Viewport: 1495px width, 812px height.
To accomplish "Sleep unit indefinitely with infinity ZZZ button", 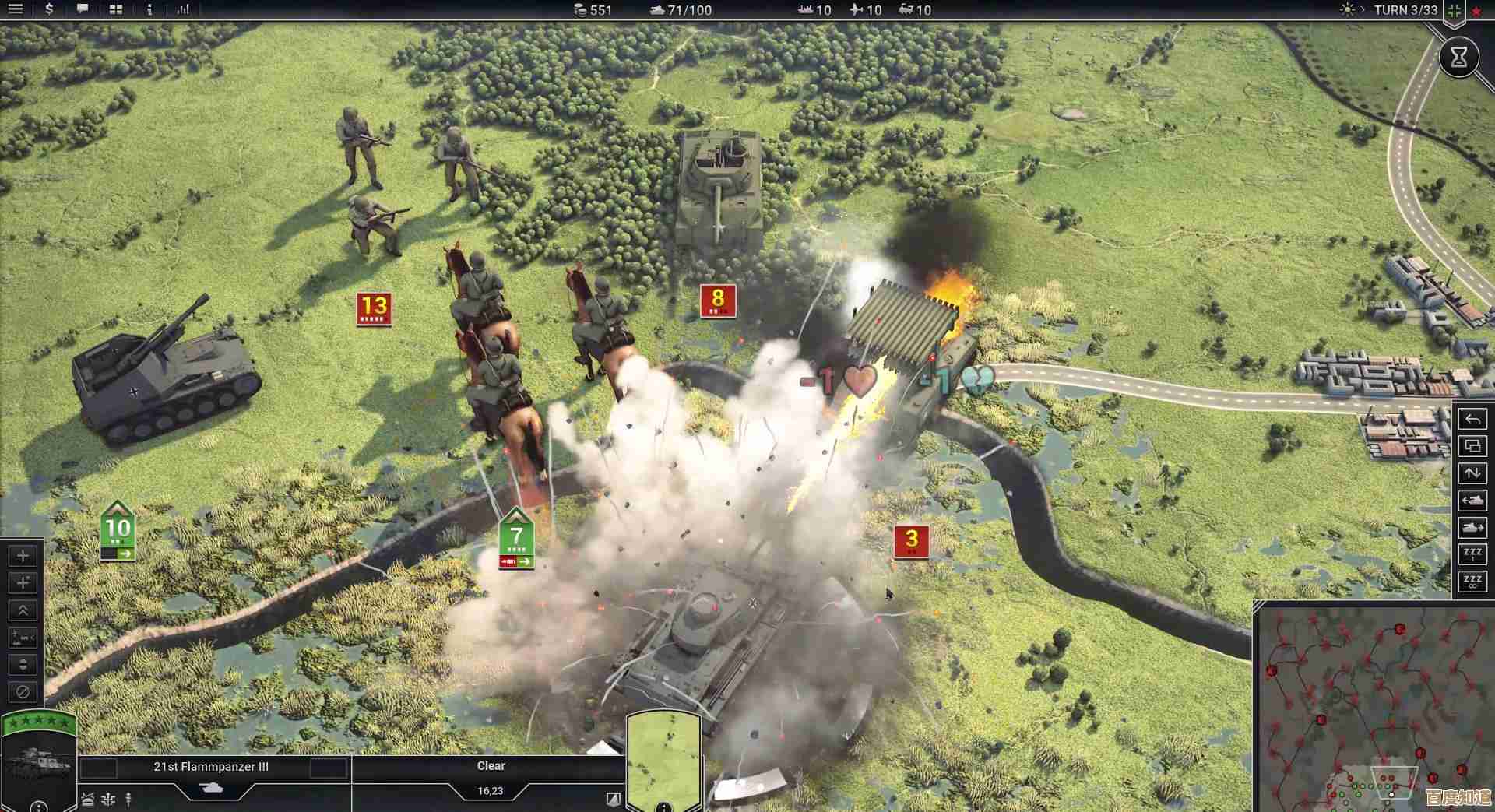I will [1472, 582].
